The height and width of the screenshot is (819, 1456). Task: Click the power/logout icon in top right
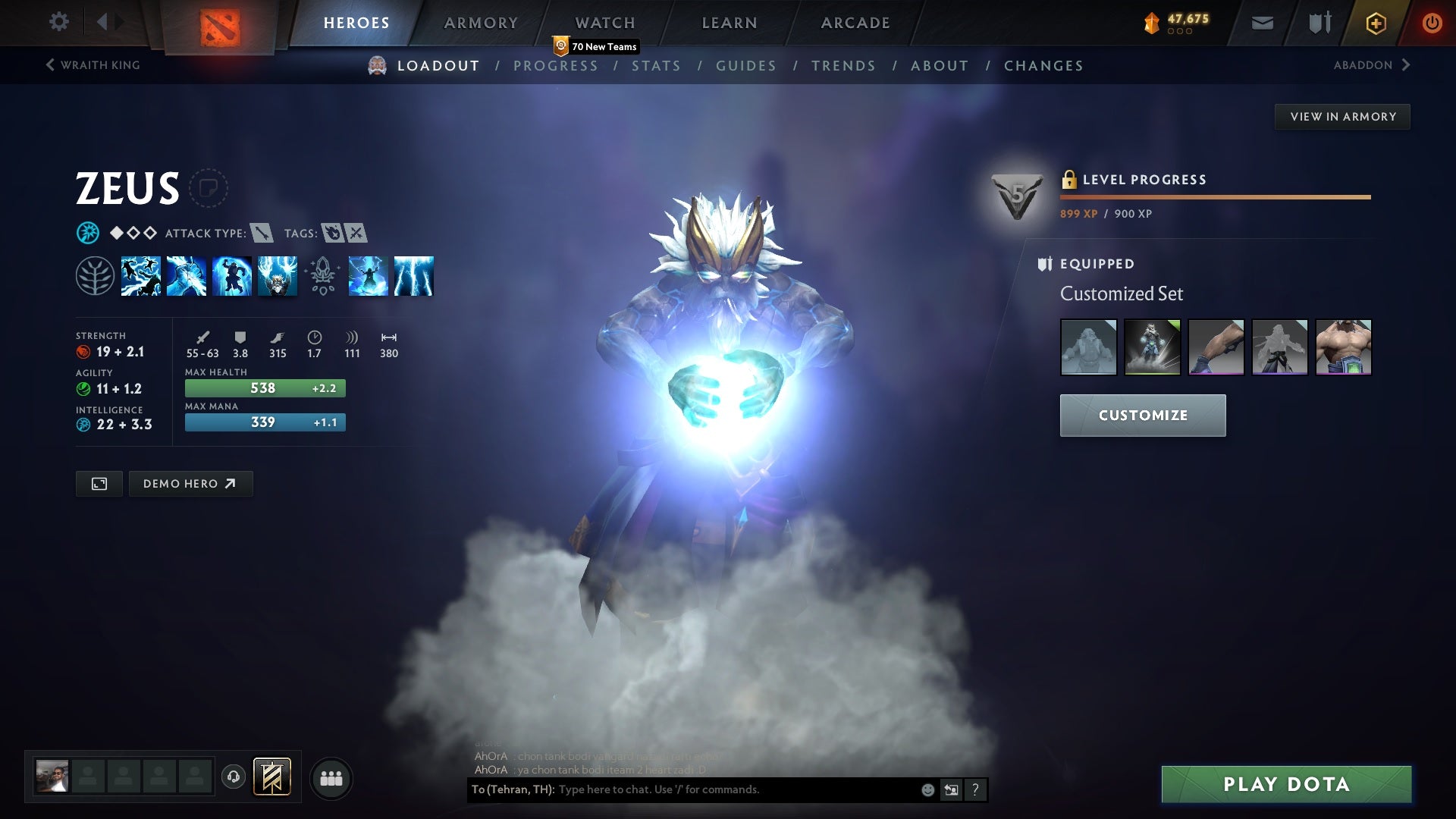(1432, 22)
